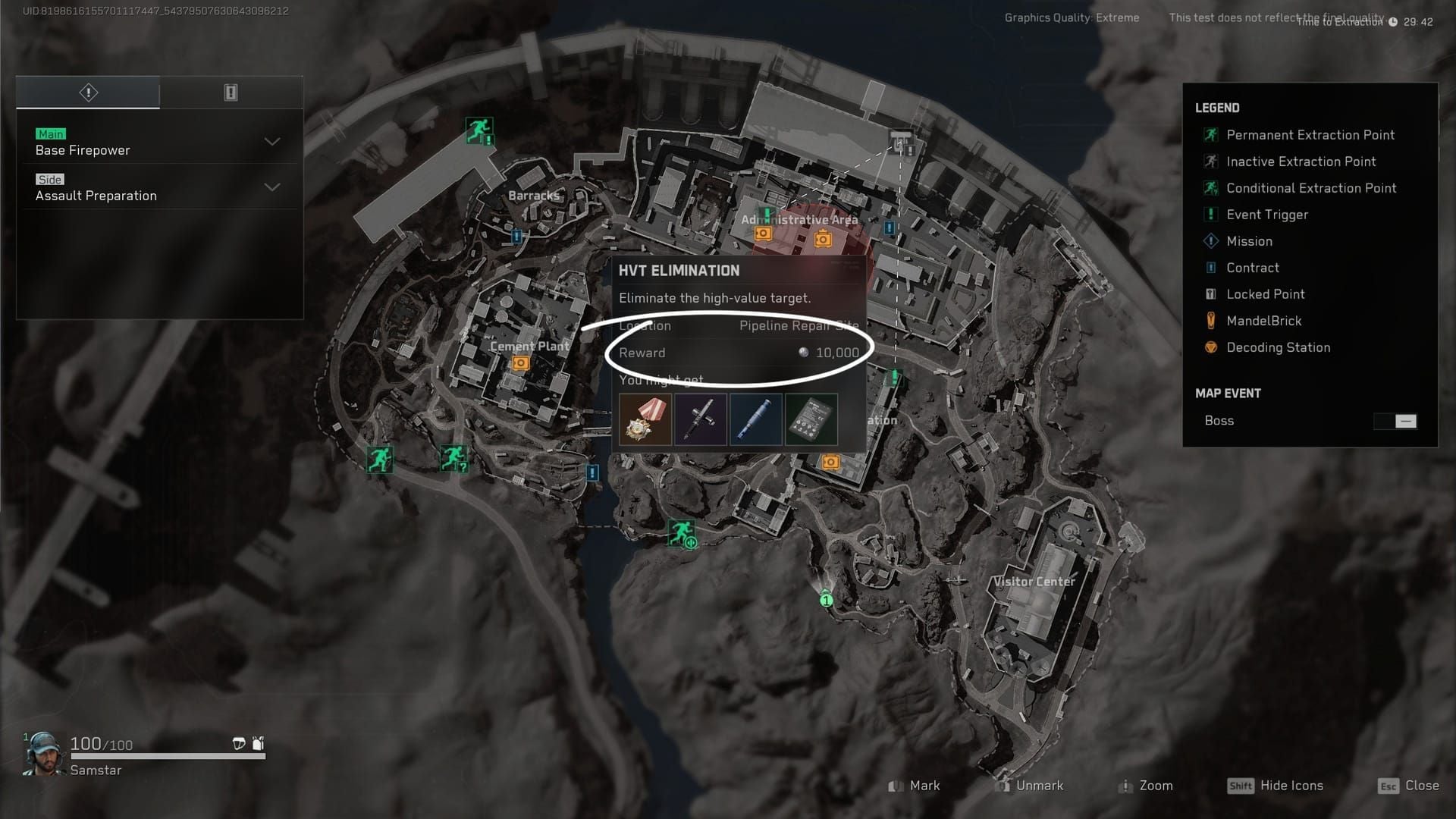Click the Contract legend icon

tap(1211, 268)
